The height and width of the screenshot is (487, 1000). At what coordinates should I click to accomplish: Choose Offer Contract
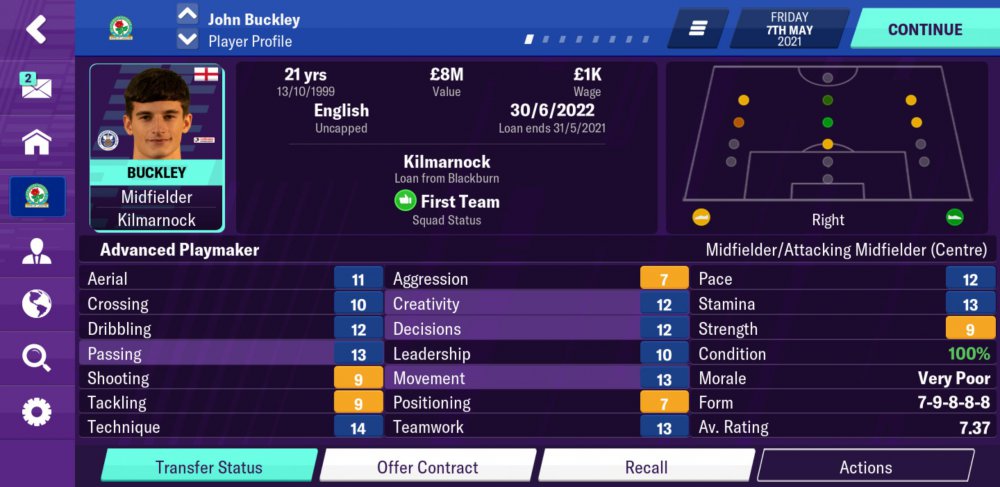[x=427, y=467]
